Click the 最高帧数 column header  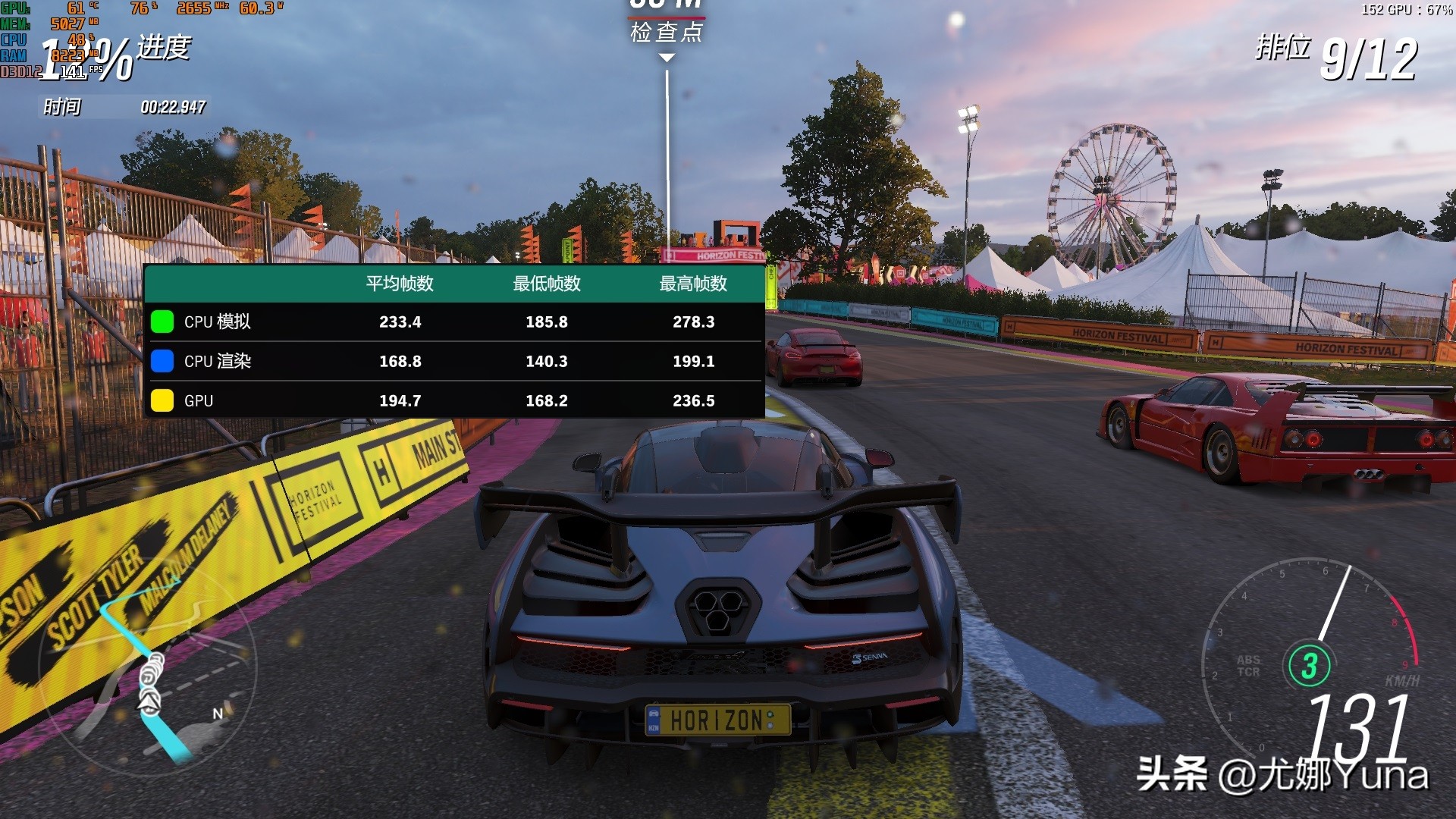[x=693, y=284]
